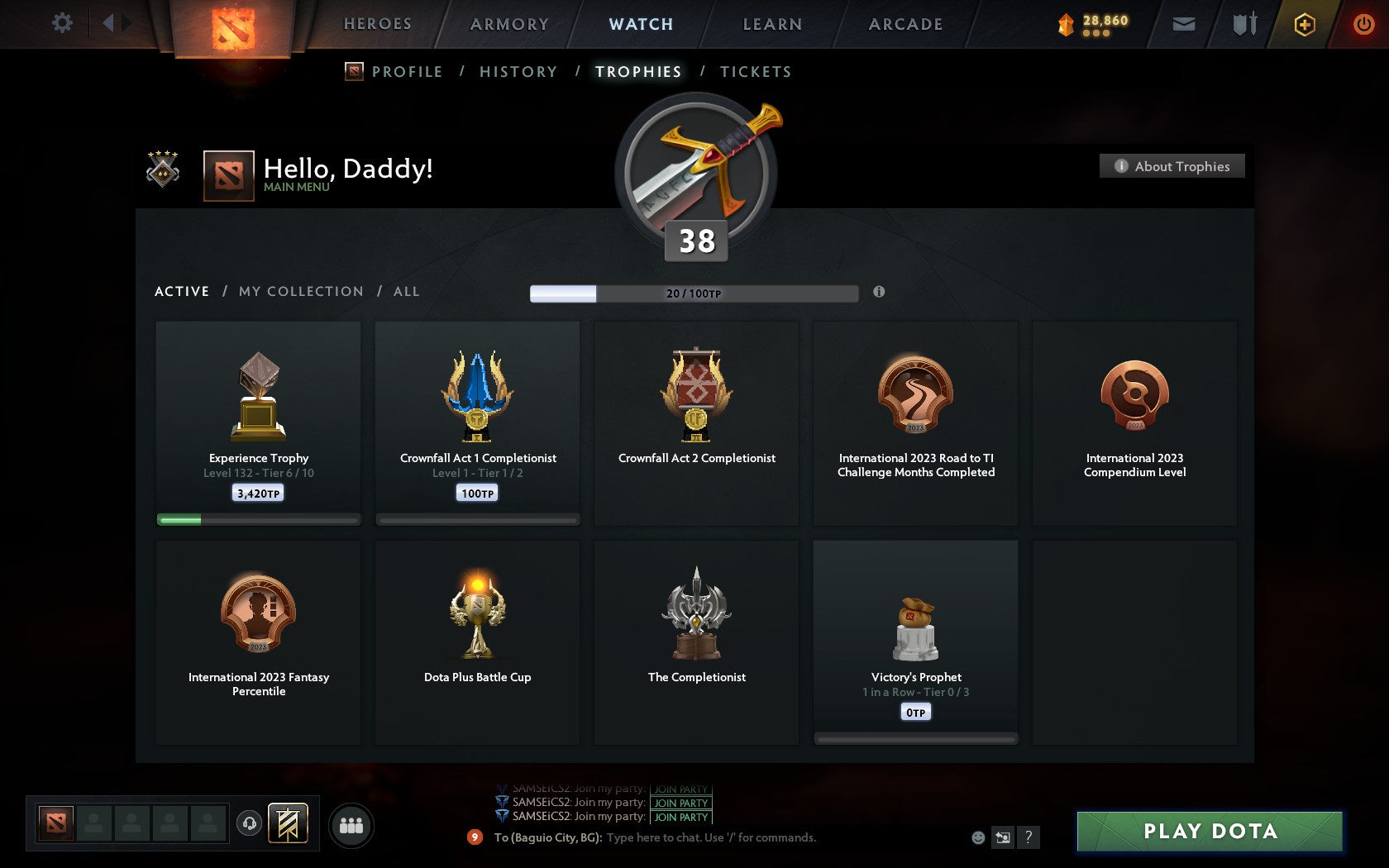The image size is (1389, 868).
Task: Open your mail inbox envelope icon
Action: pyautogui.click(x=1184, y=24)
